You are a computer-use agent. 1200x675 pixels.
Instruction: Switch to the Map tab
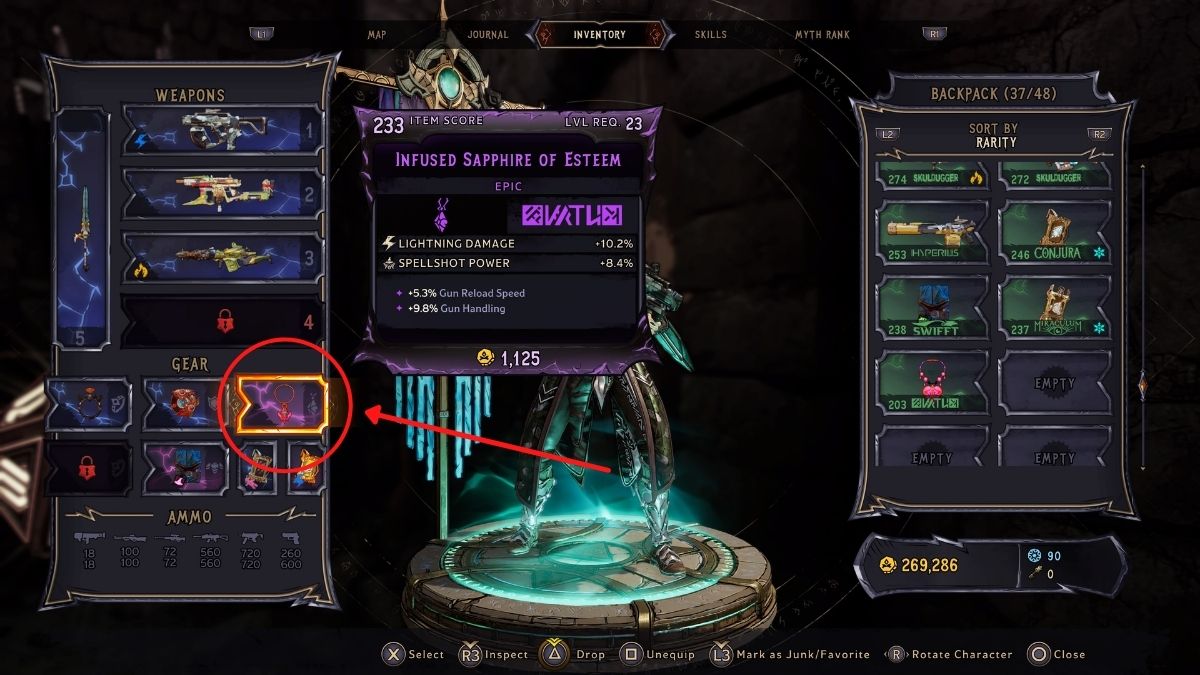pos(377,34)
